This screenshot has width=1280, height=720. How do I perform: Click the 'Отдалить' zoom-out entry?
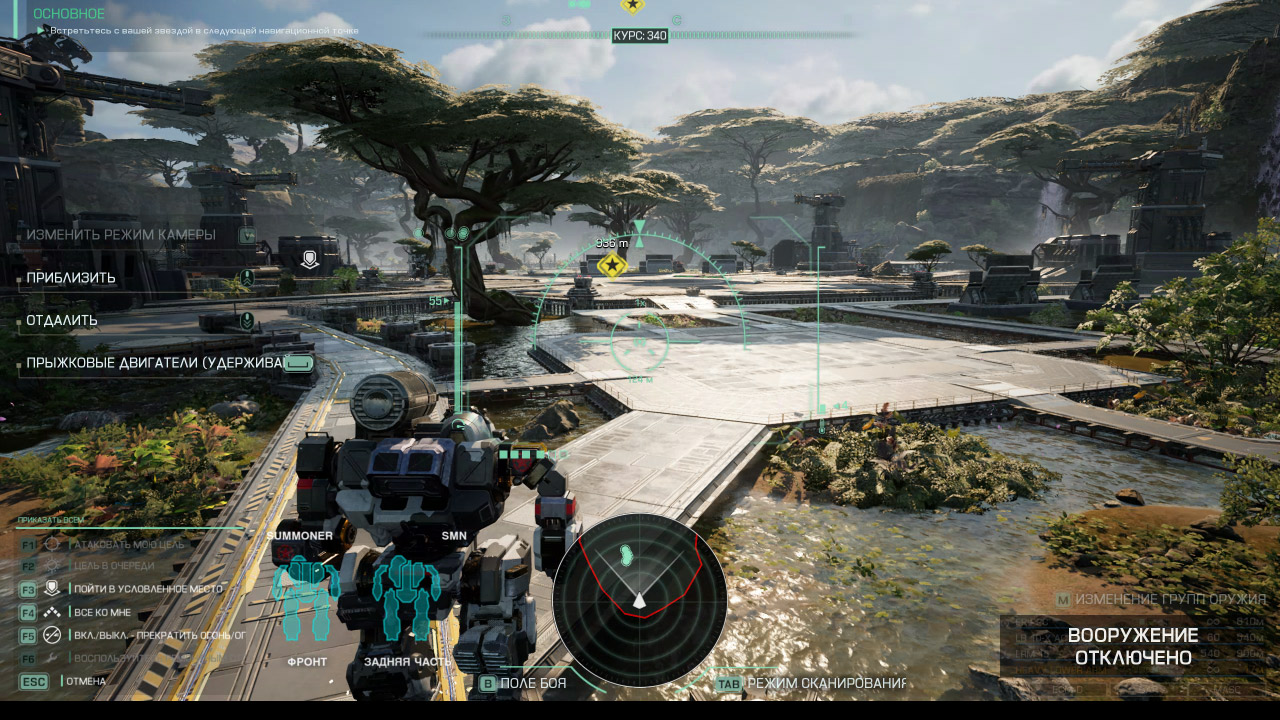(x=62, y=321)
